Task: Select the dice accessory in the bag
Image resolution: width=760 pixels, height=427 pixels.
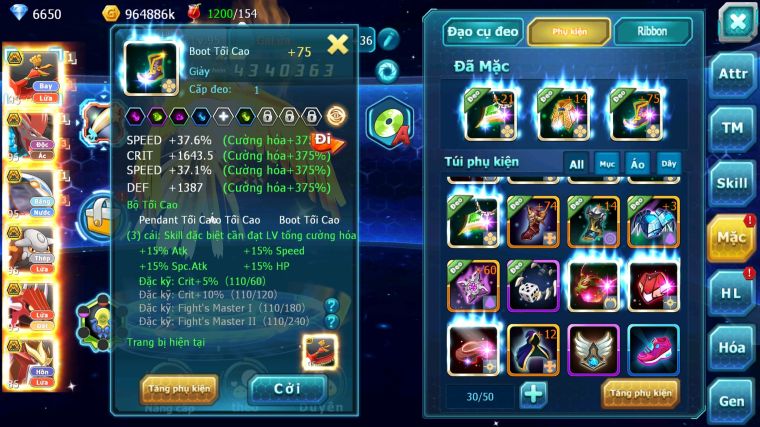Action: [x=533, y=286]
